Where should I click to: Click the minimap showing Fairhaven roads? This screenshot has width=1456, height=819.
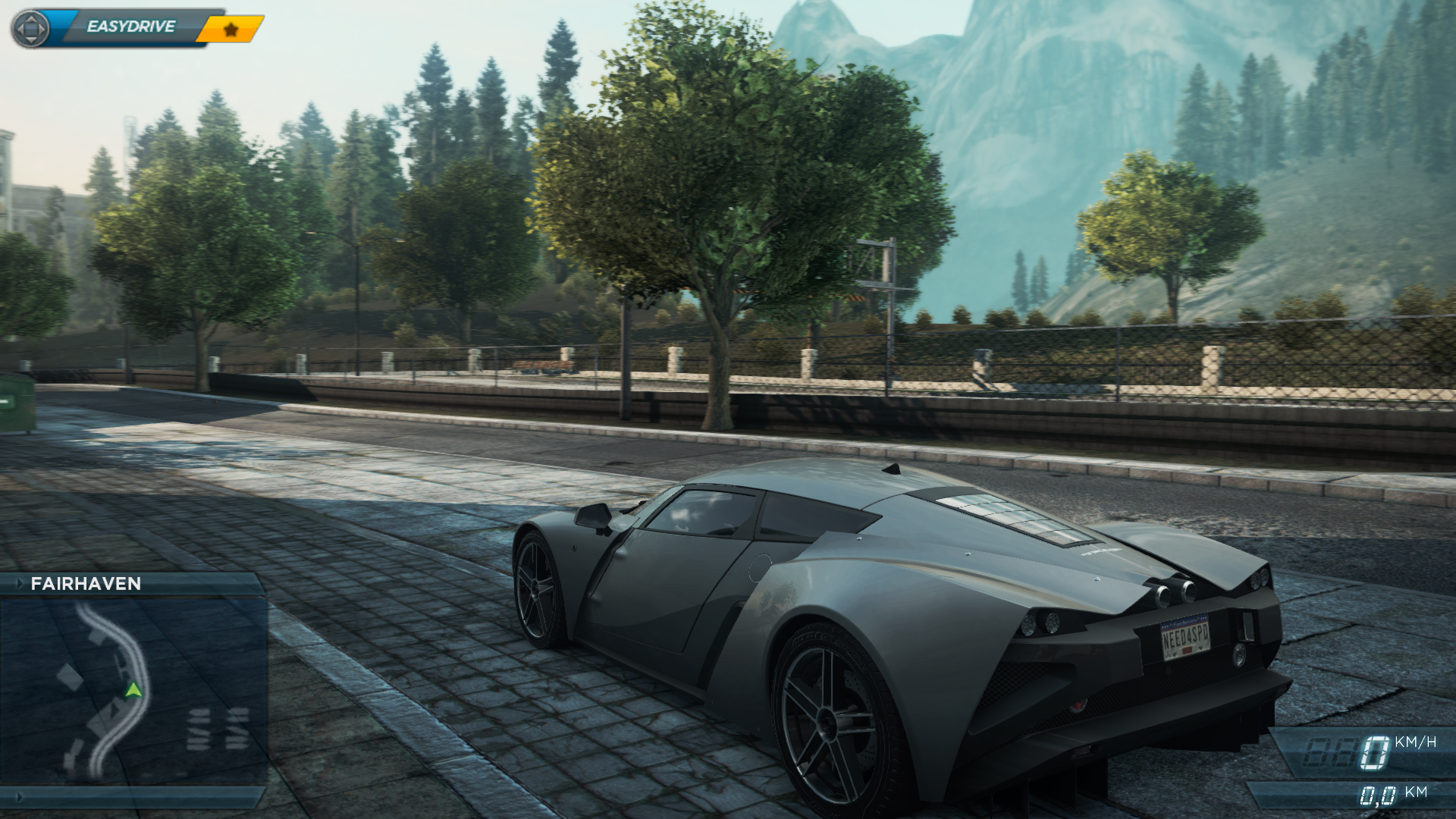click(x=133, y=690)
